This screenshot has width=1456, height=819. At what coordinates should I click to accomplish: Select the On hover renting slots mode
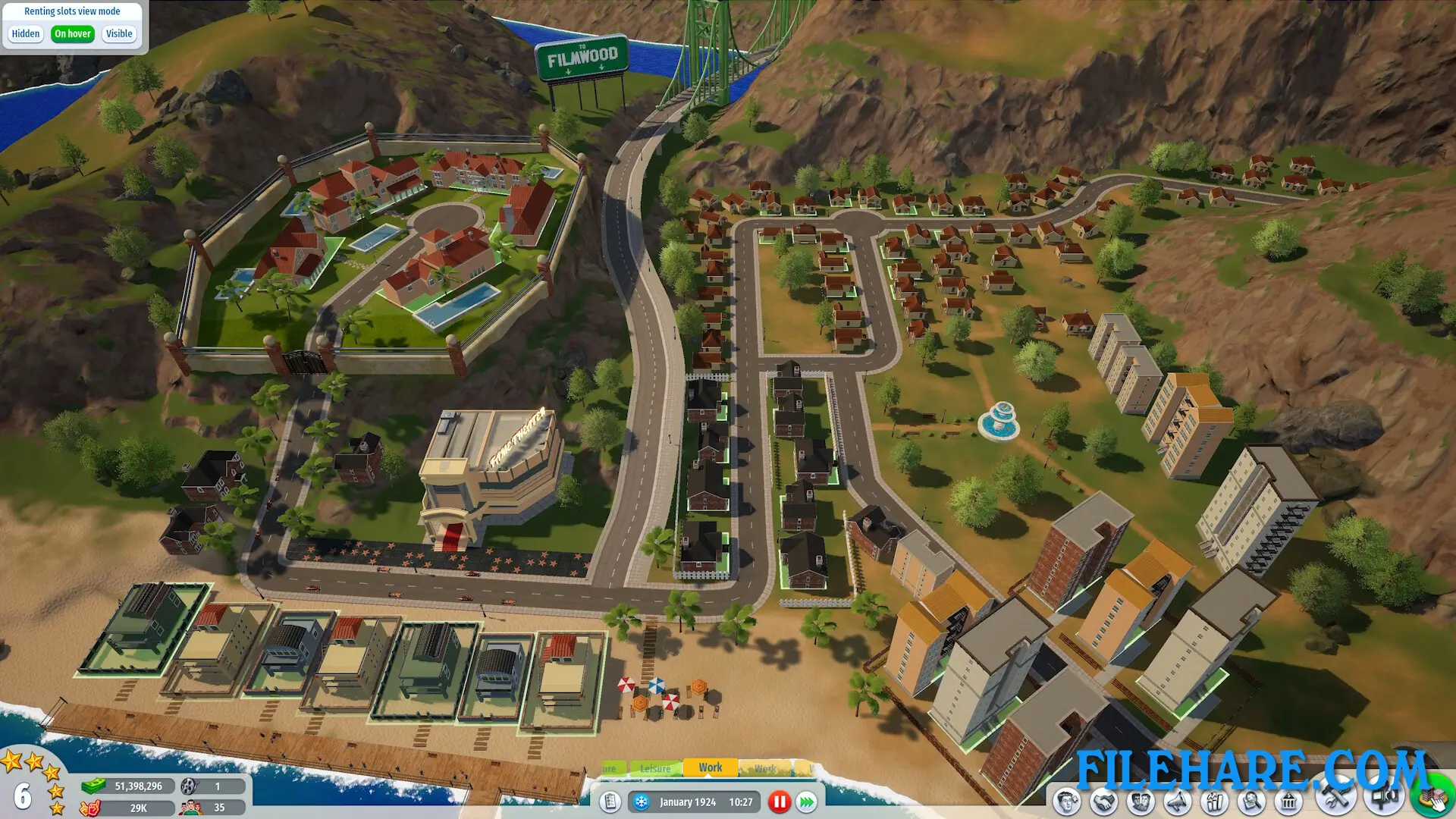[x=72, y=34]
